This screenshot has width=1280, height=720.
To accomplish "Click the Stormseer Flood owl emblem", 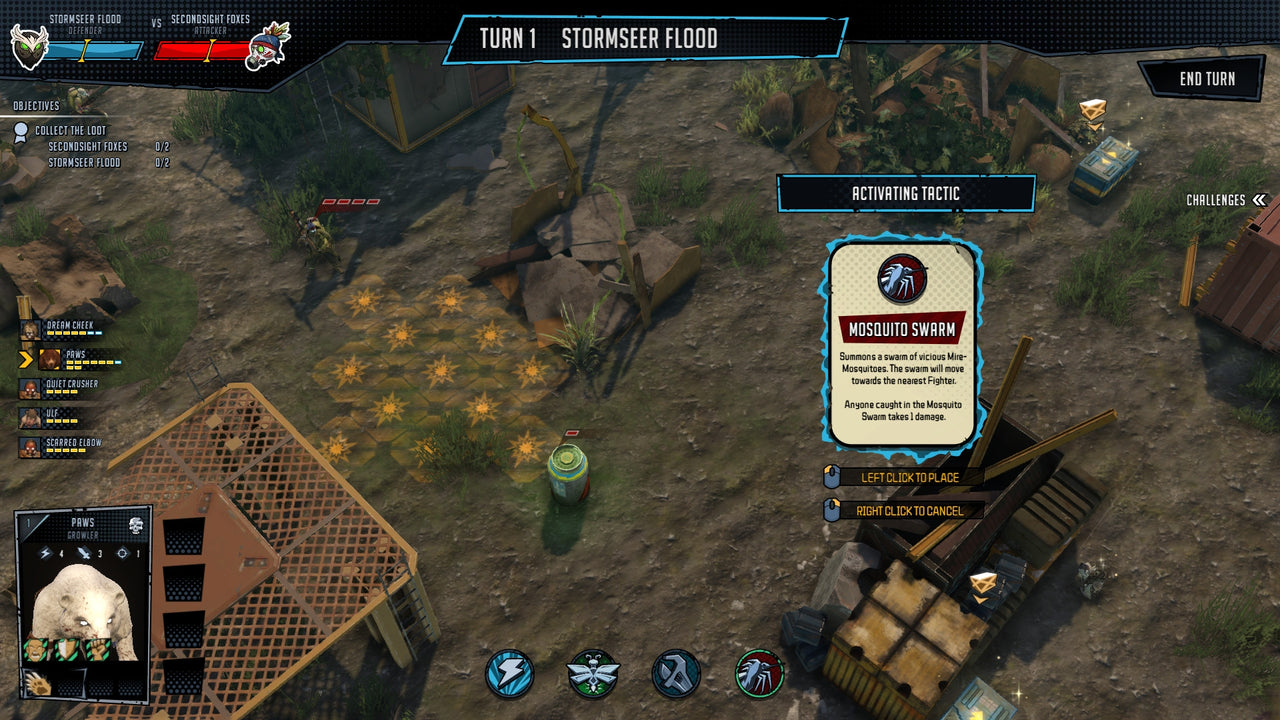I will [x=29, y=45].
